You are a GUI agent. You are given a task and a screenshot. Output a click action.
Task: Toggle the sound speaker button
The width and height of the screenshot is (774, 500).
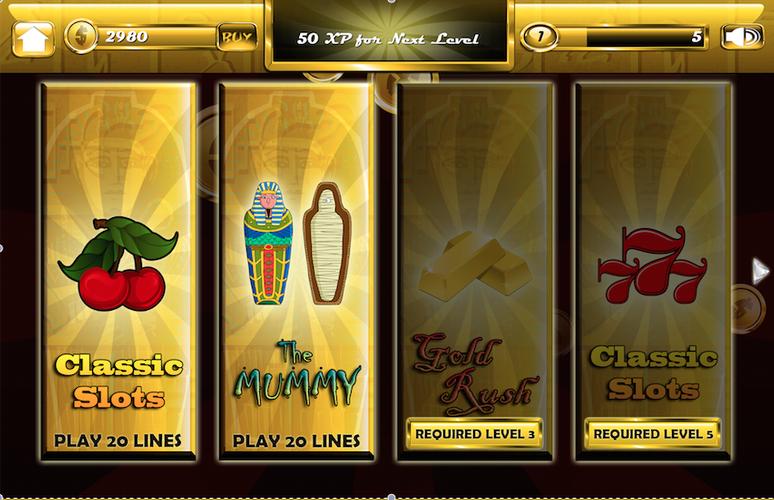pyautogui.click(x=741, y=37)
